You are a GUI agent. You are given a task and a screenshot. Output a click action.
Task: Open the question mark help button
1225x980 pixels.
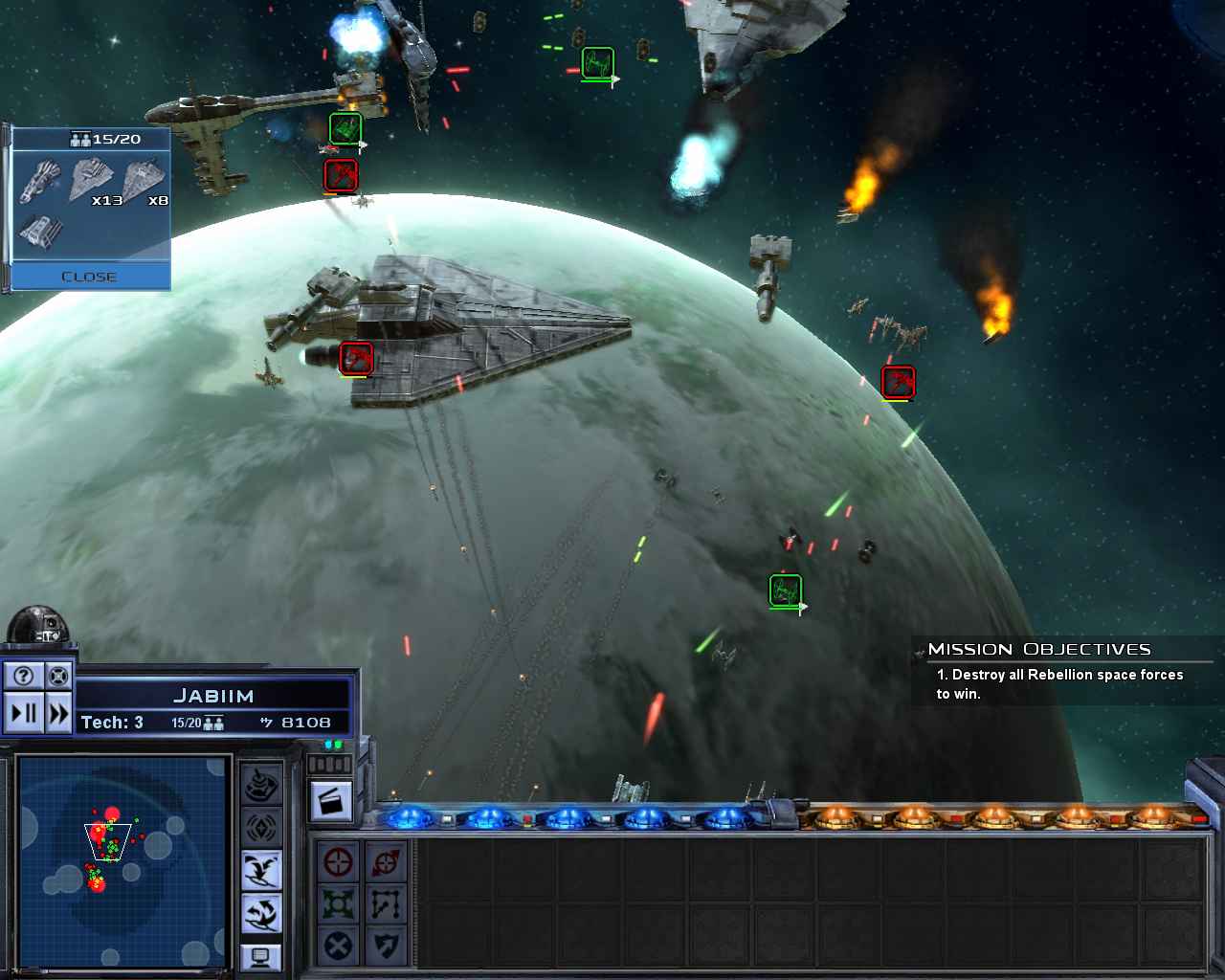point(24,677)
